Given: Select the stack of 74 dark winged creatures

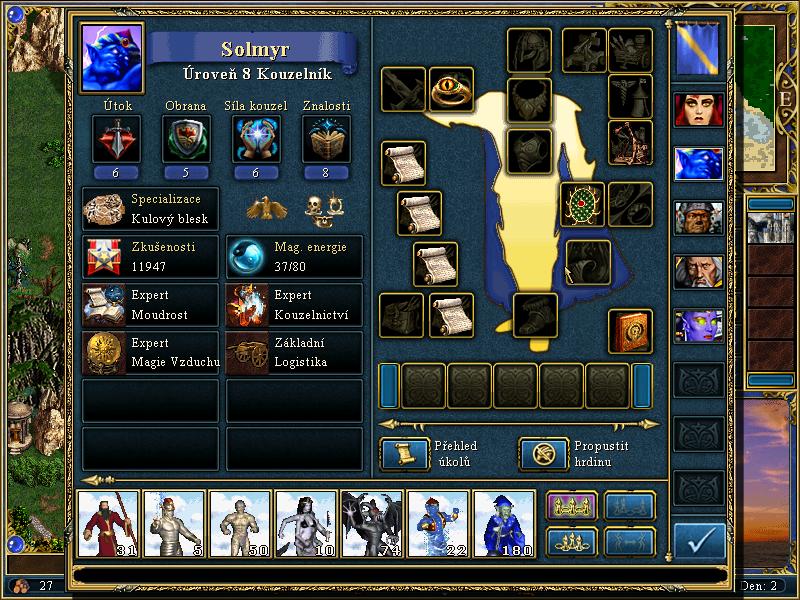Looking at the screenshot, I should click(372, 522).
